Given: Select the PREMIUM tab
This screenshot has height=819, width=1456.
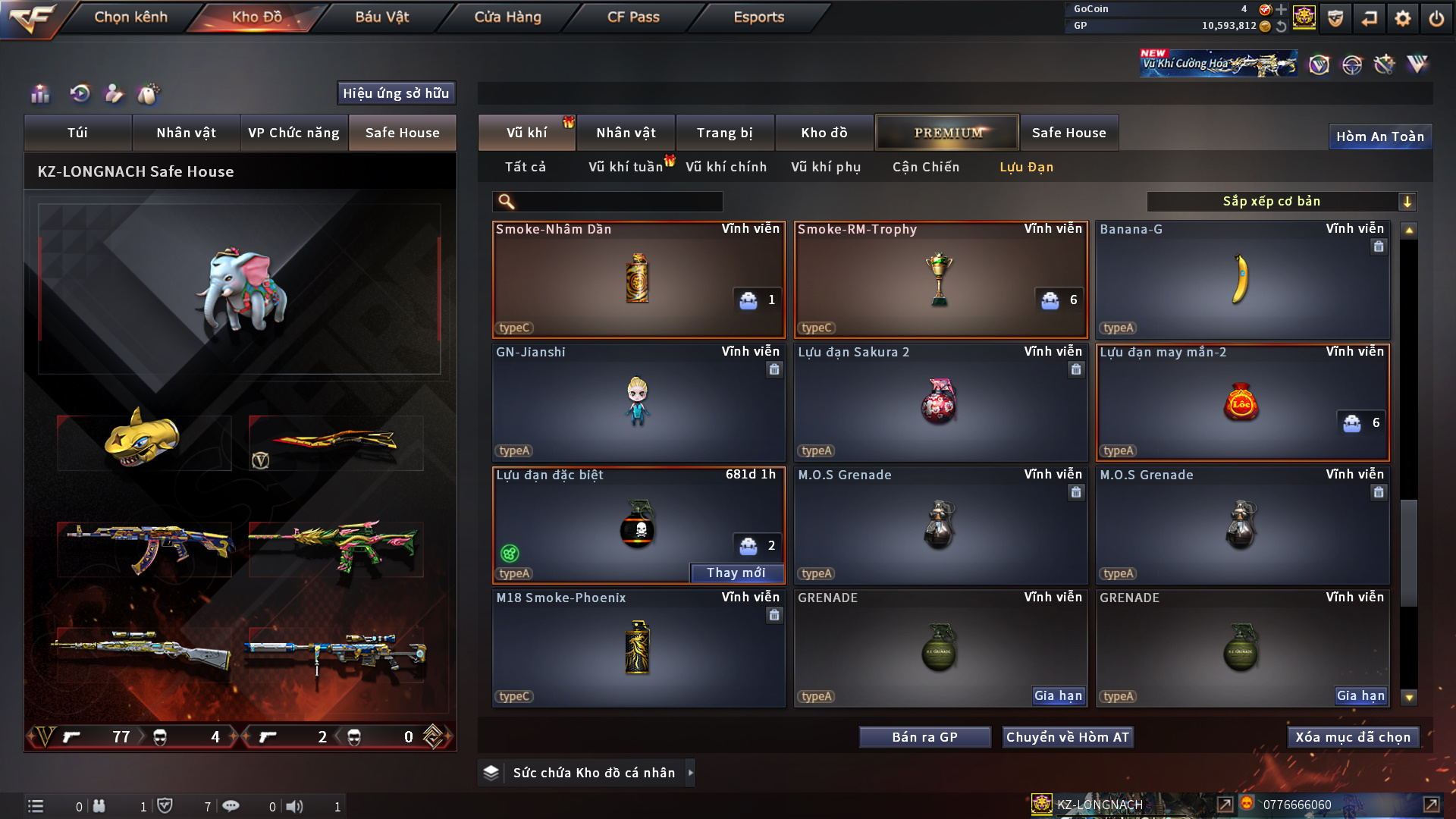Looking at the screenshot, I should [x=948, y=133].
